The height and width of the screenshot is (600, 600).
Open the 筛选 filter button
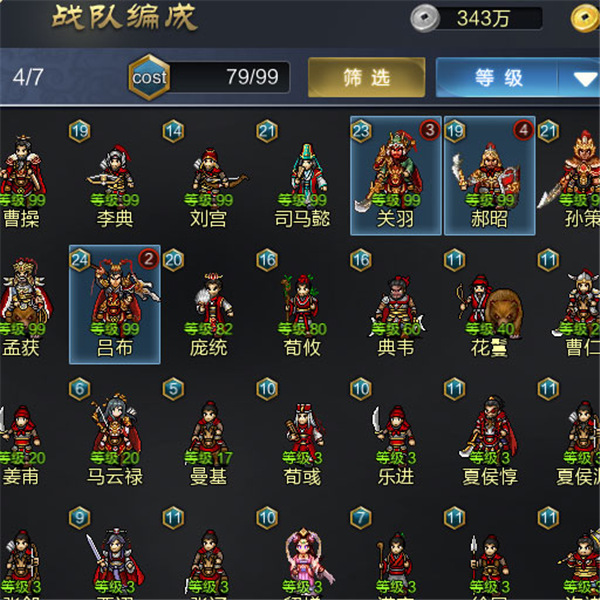coord(365,78)
